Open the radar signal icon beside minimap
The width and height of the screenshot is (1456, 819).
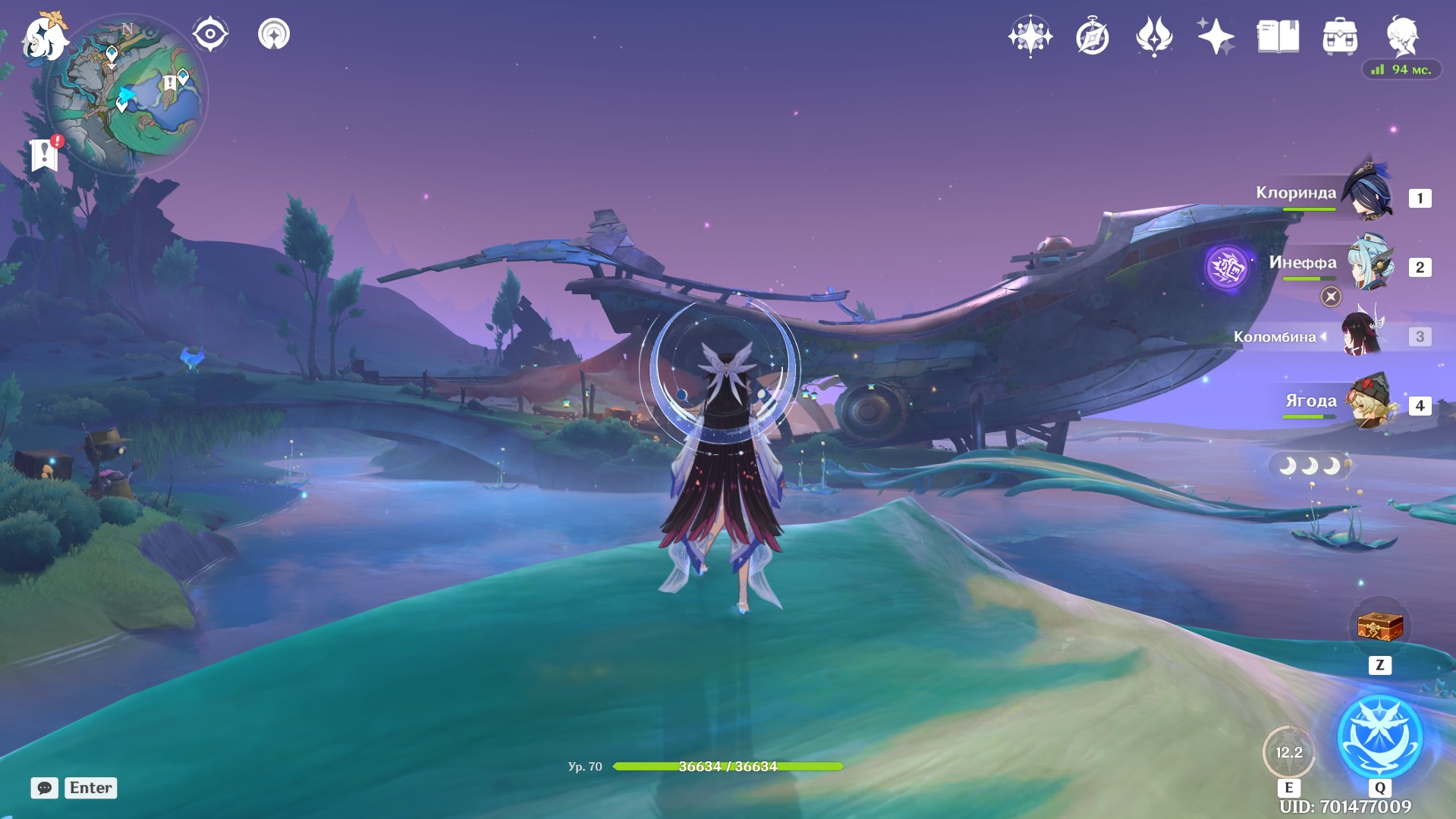pyautogui.click(x=274, y=34)
